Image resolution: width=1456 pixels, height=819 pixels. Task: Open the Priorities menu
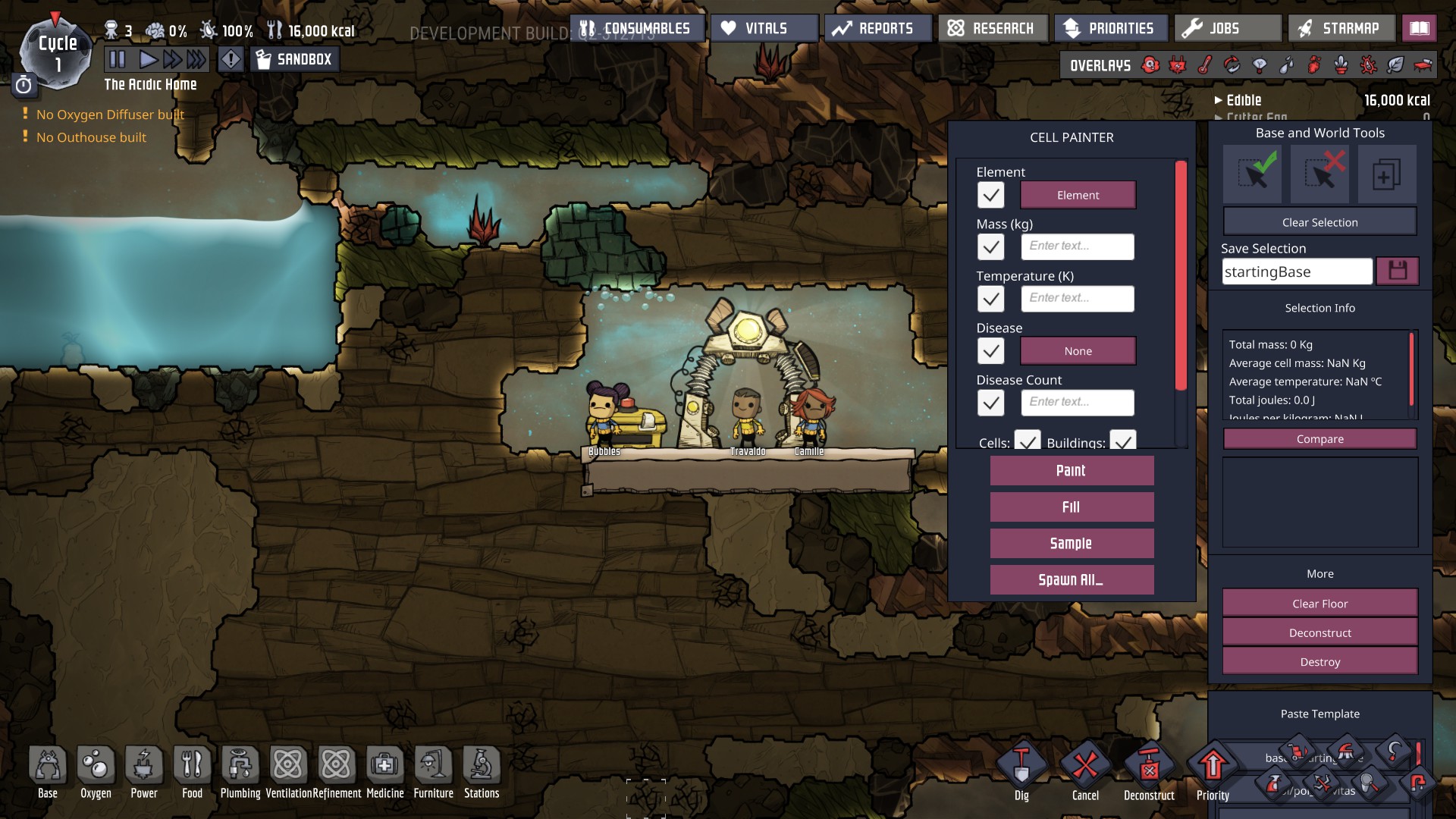[x=1109, y=29]
